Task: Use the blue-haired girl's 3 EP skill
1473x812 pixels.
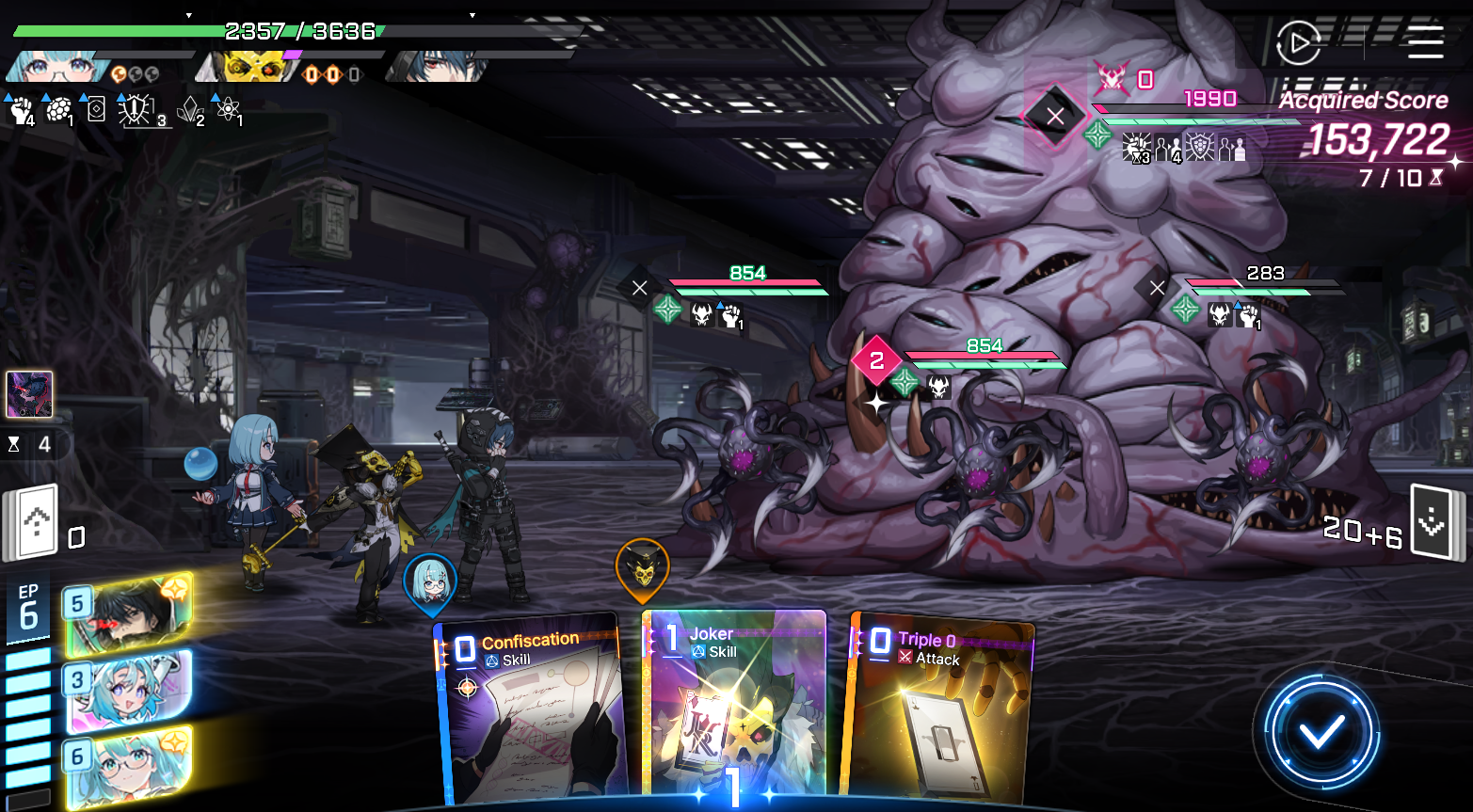Action: [x=130, y=690]
